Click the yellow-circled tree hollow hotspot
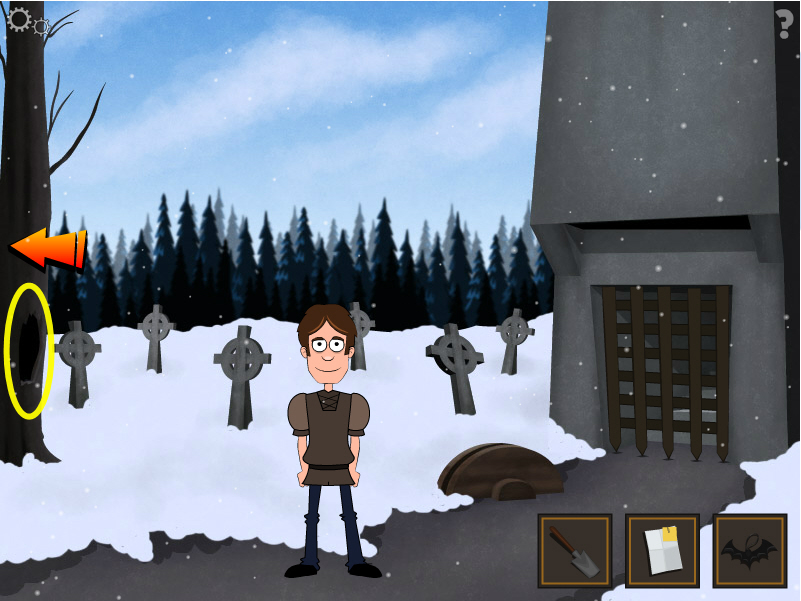This screenshot has width=801, height=601. (x=29, y=350)
